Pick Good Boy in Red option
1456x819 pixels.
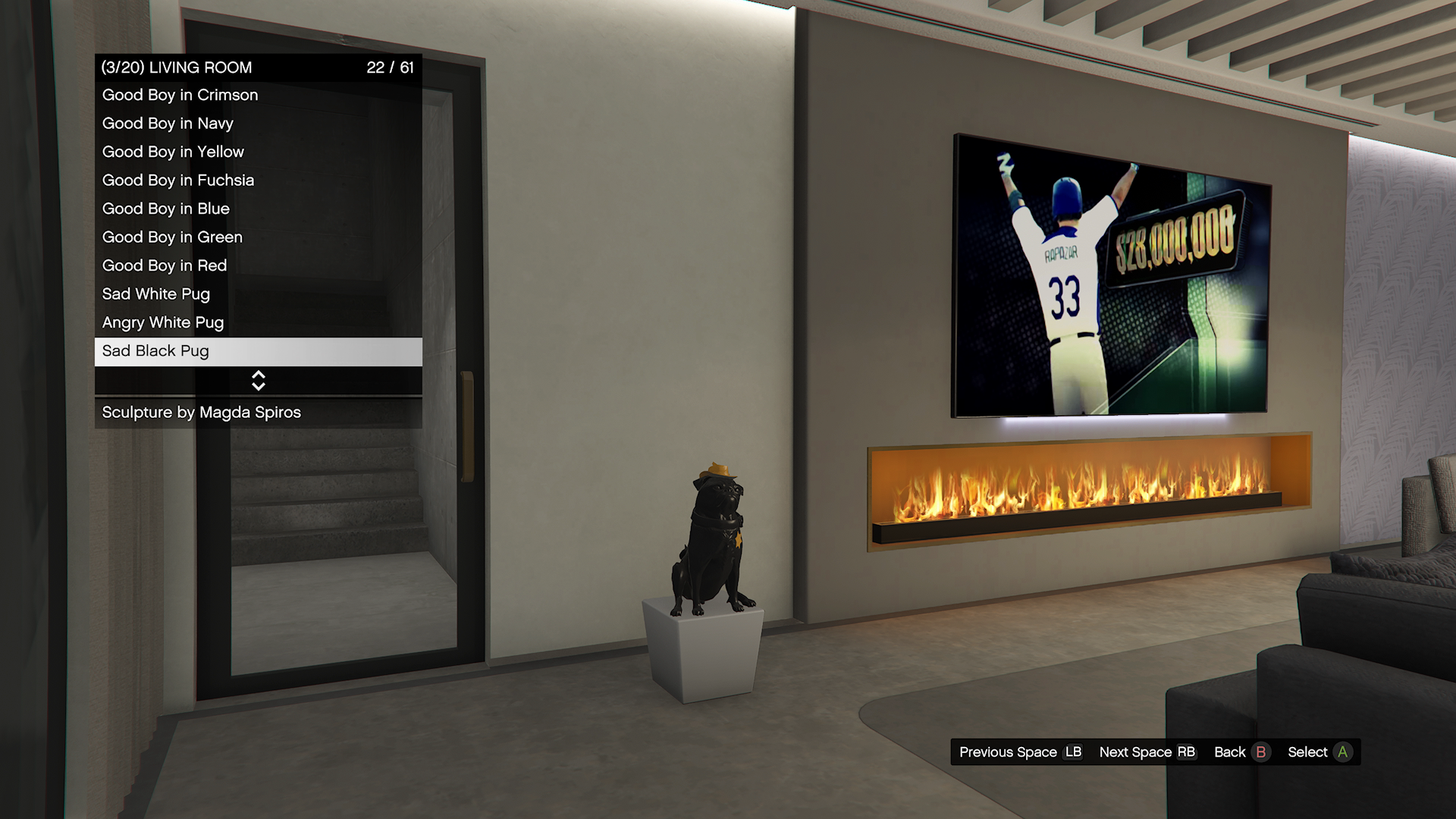(165, 266)
